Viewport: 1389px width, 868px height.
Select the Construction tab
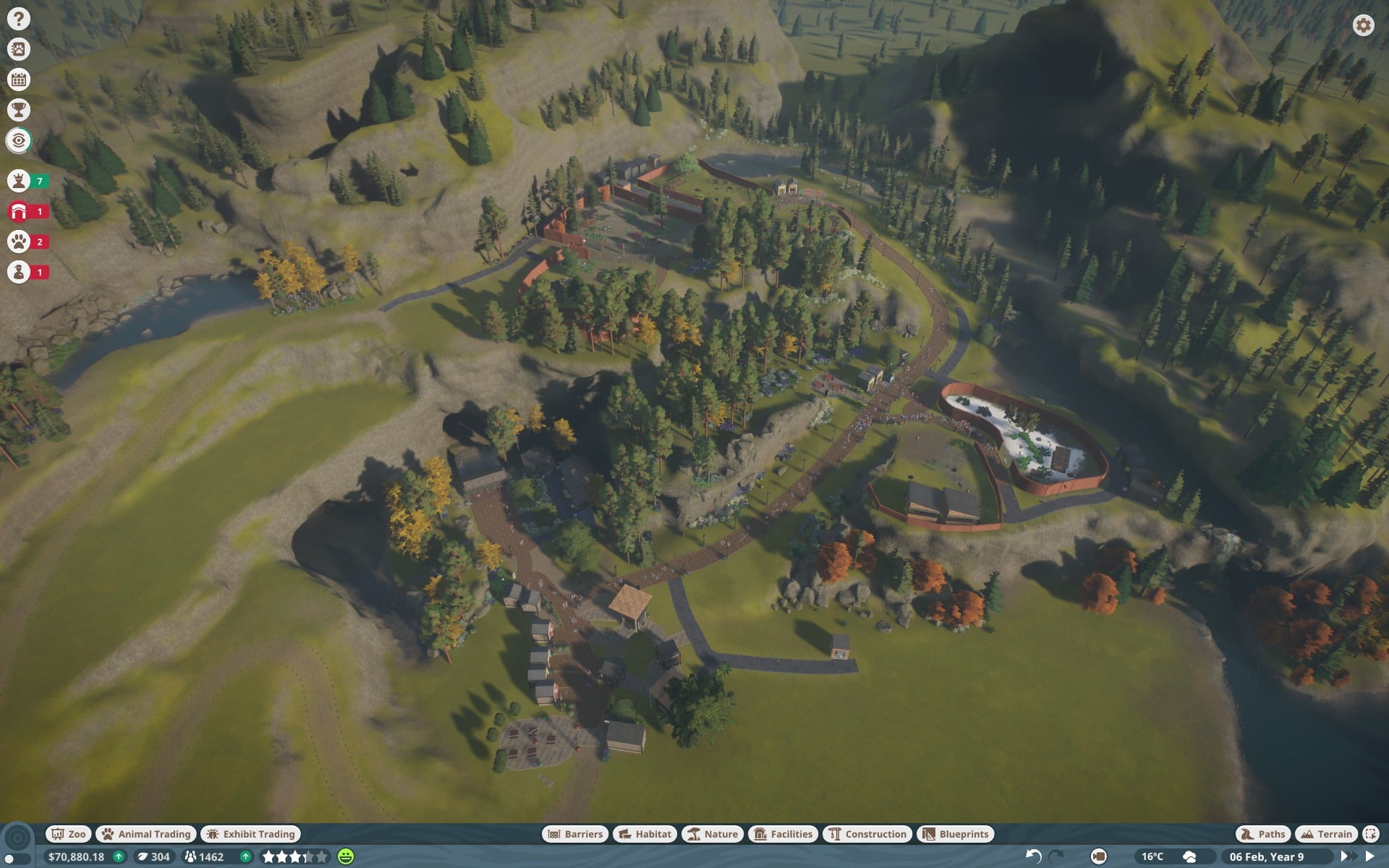point(867,834)
